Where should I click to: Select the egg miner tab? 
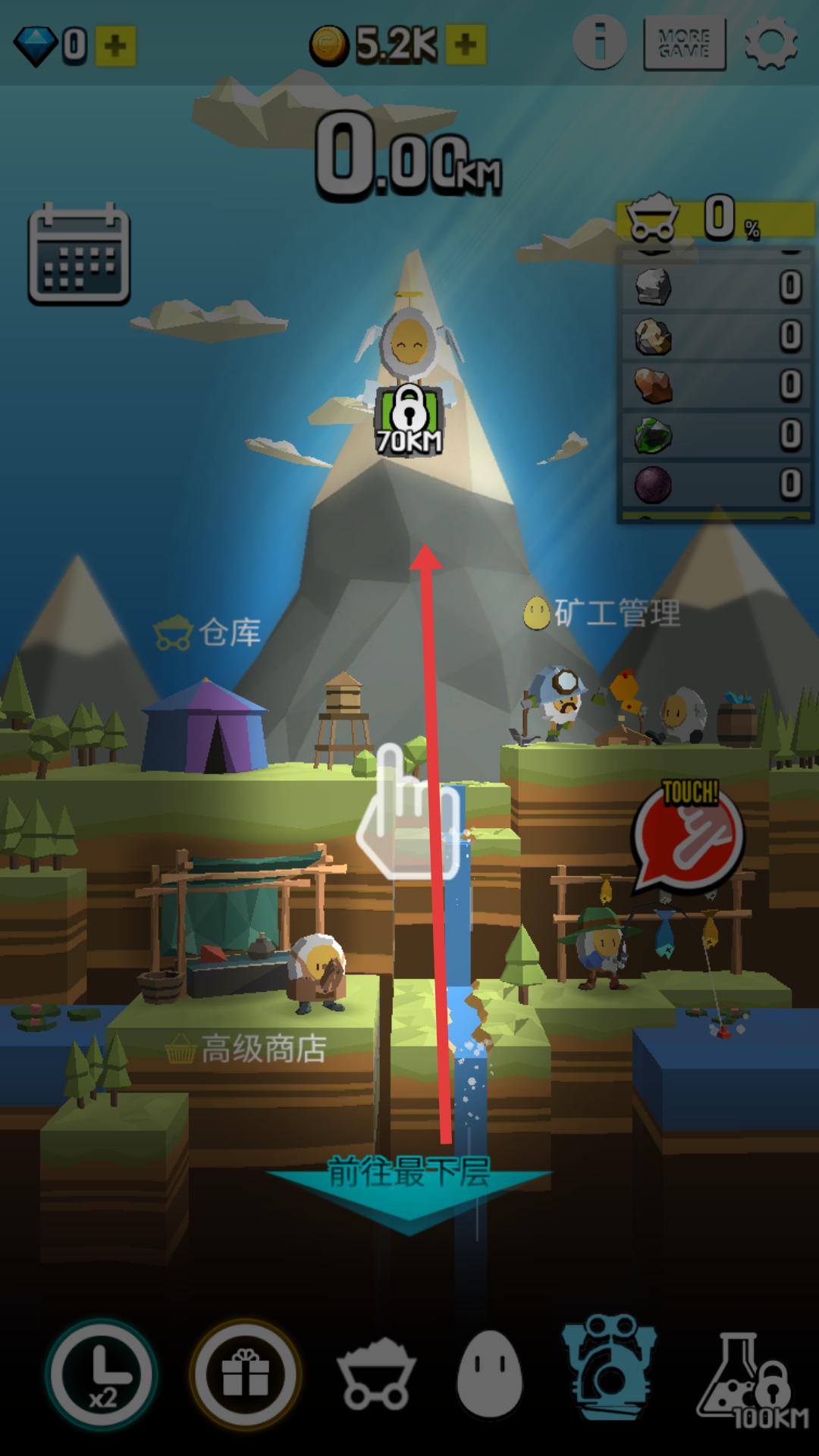(x=490, y=1374)
